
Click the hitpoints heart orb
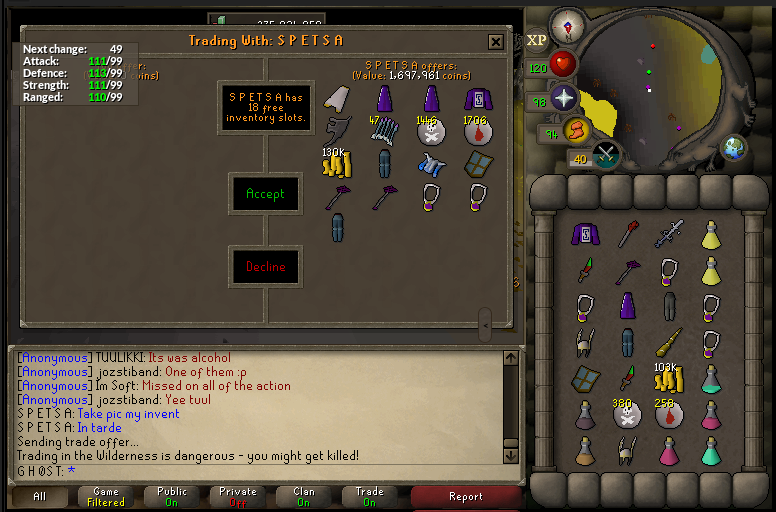(563, 65)
